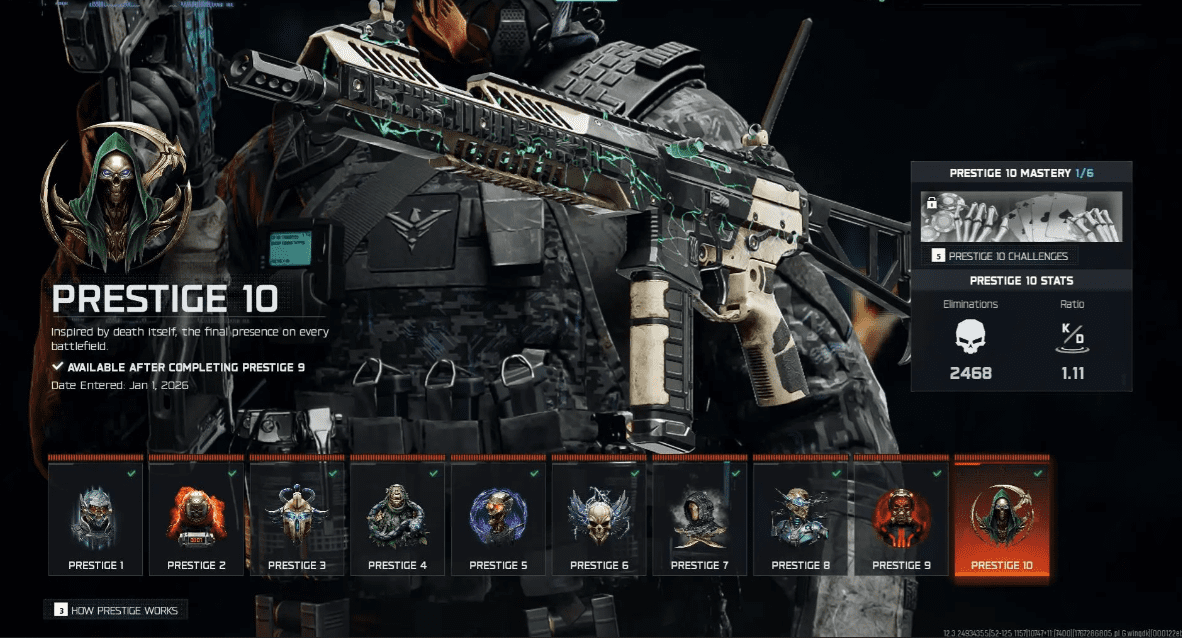Screen dimensions: 1182x638
Task: Pick the Prestige 7 tile
Action: coord(700,518)
